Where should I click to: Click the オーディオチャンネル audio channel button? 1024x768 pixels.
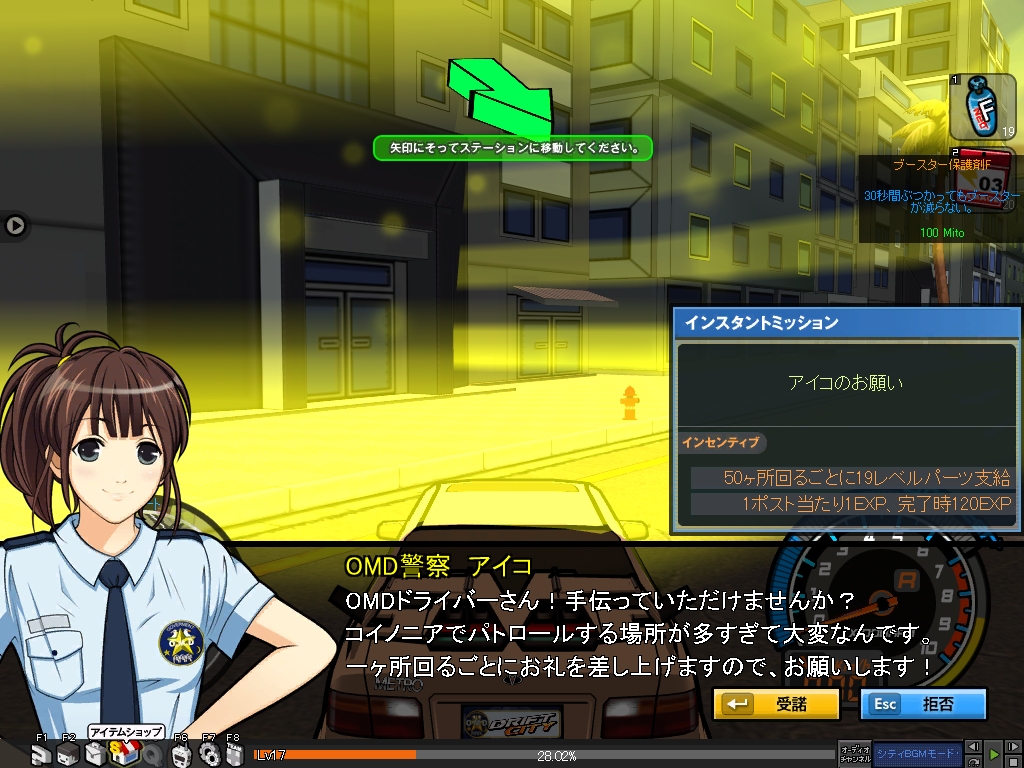[855, 756]
